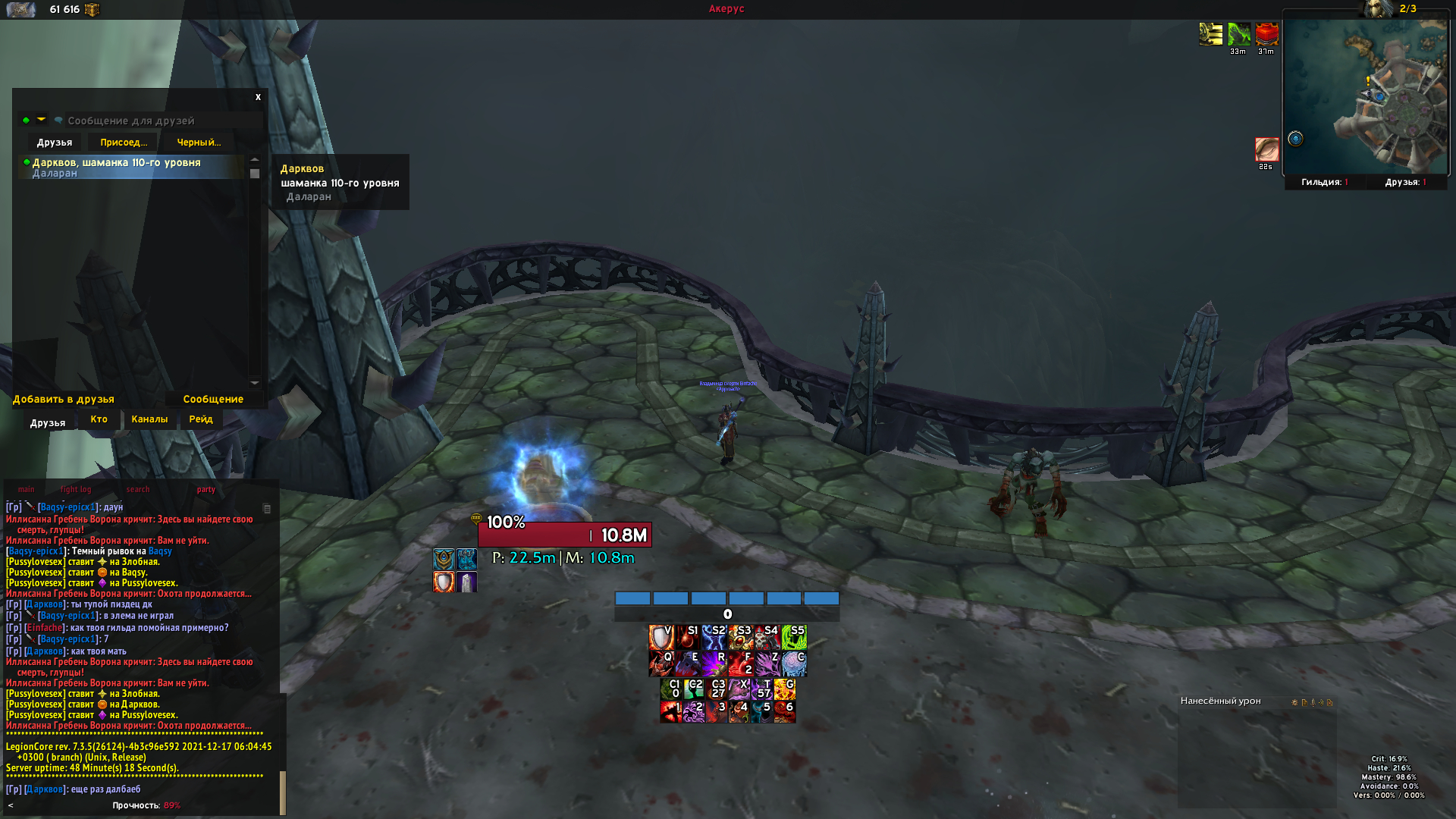Switch to the Присоед... sub-tab
This screenshot has height=819, width=1456.
[123, 143]
